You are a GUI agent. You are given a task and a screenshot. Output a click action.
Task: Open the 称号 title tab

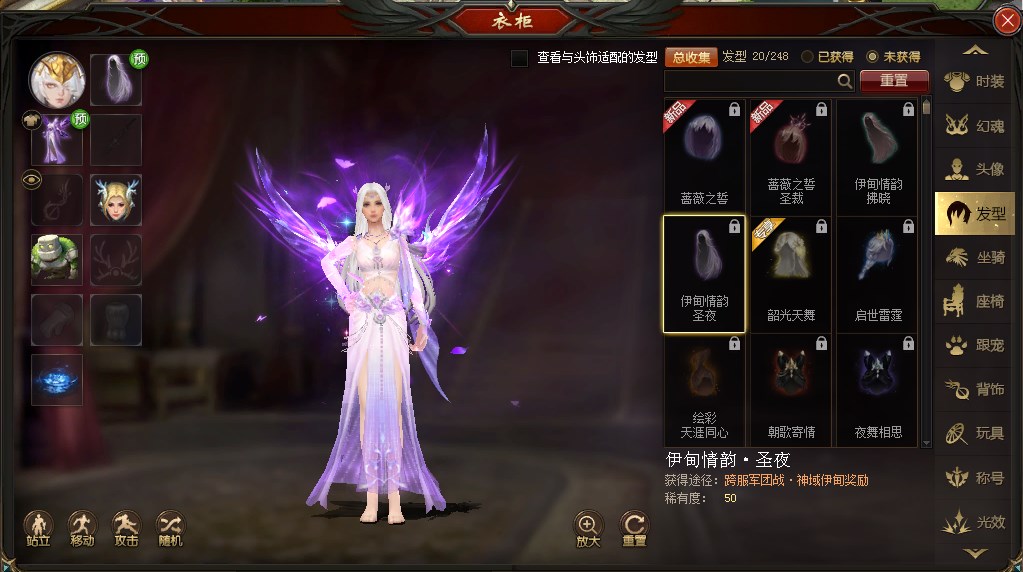(976, 478)
